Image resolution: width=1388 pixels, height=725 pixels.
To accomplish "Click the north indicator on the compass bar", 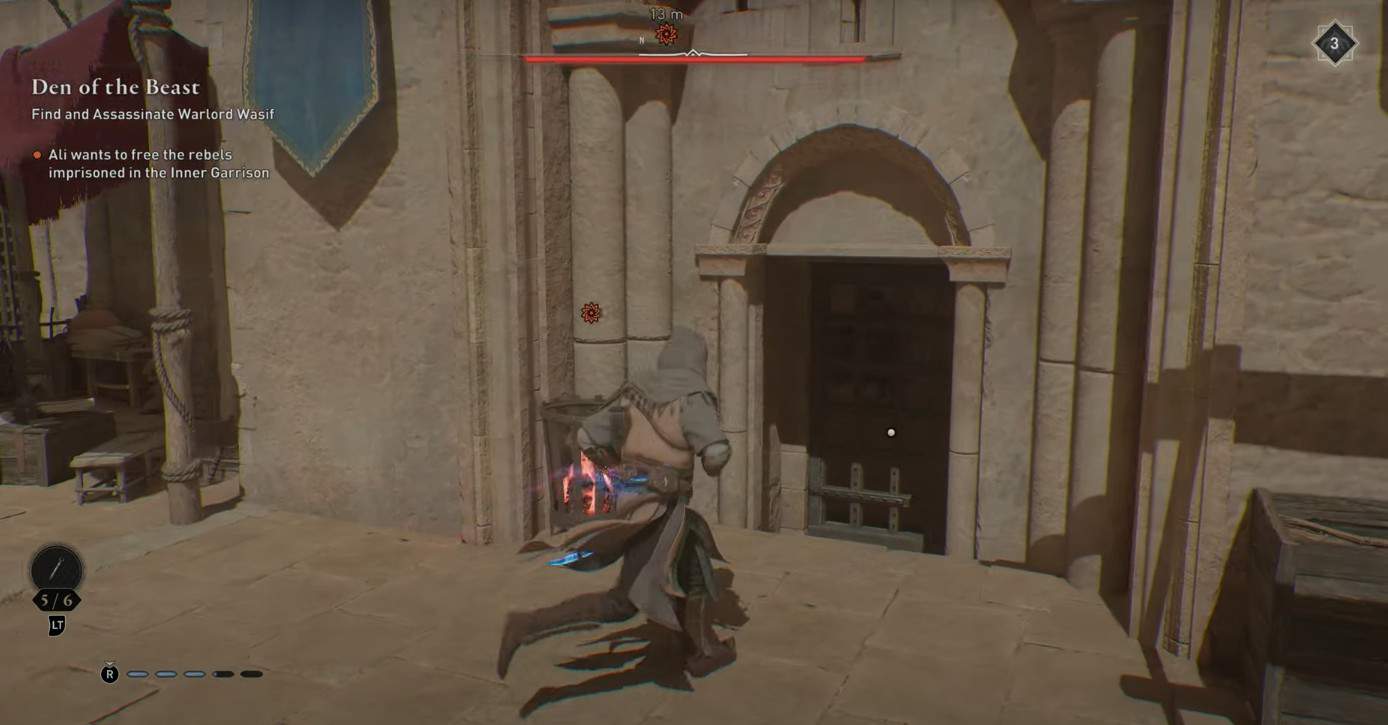I will 641,39.
